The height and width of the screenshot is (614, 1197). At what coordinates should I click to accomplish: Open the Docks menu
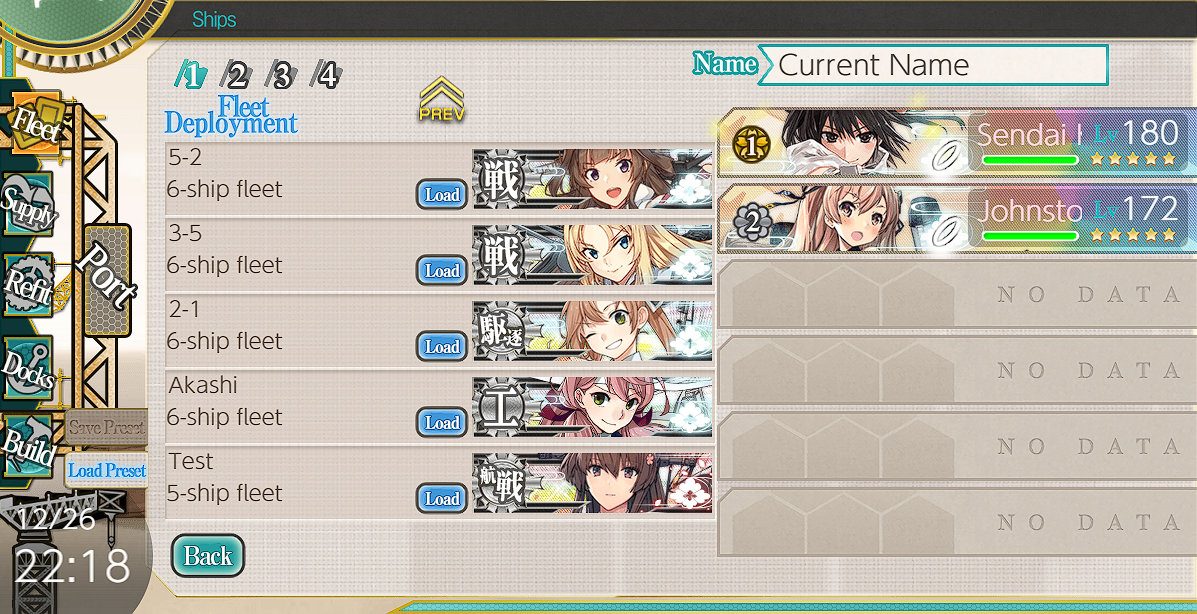pos(28,365)
